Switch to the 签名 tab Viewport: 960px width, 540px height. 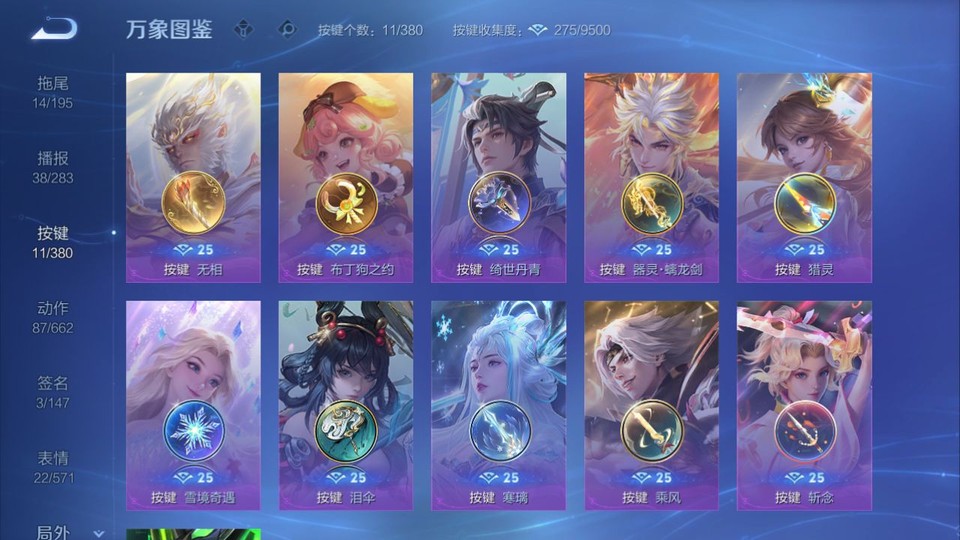point(53,391)
